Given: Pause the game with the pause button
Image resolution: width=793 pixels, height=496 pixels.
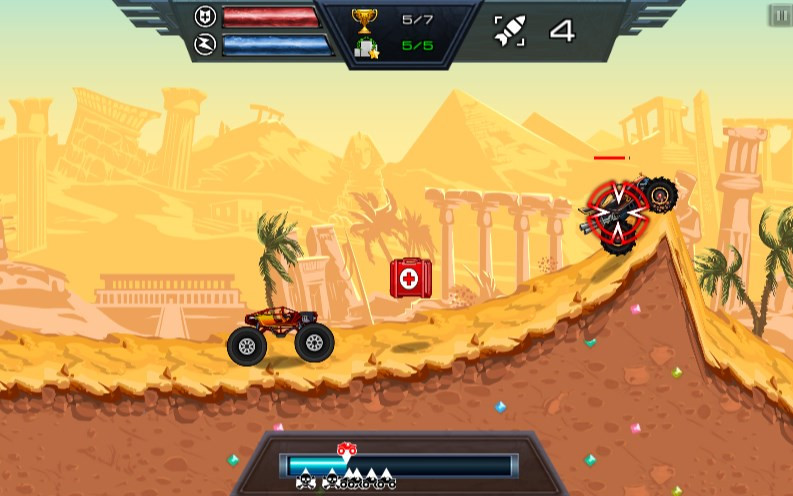Looking at the screenshot, I should tap(780, 15).
